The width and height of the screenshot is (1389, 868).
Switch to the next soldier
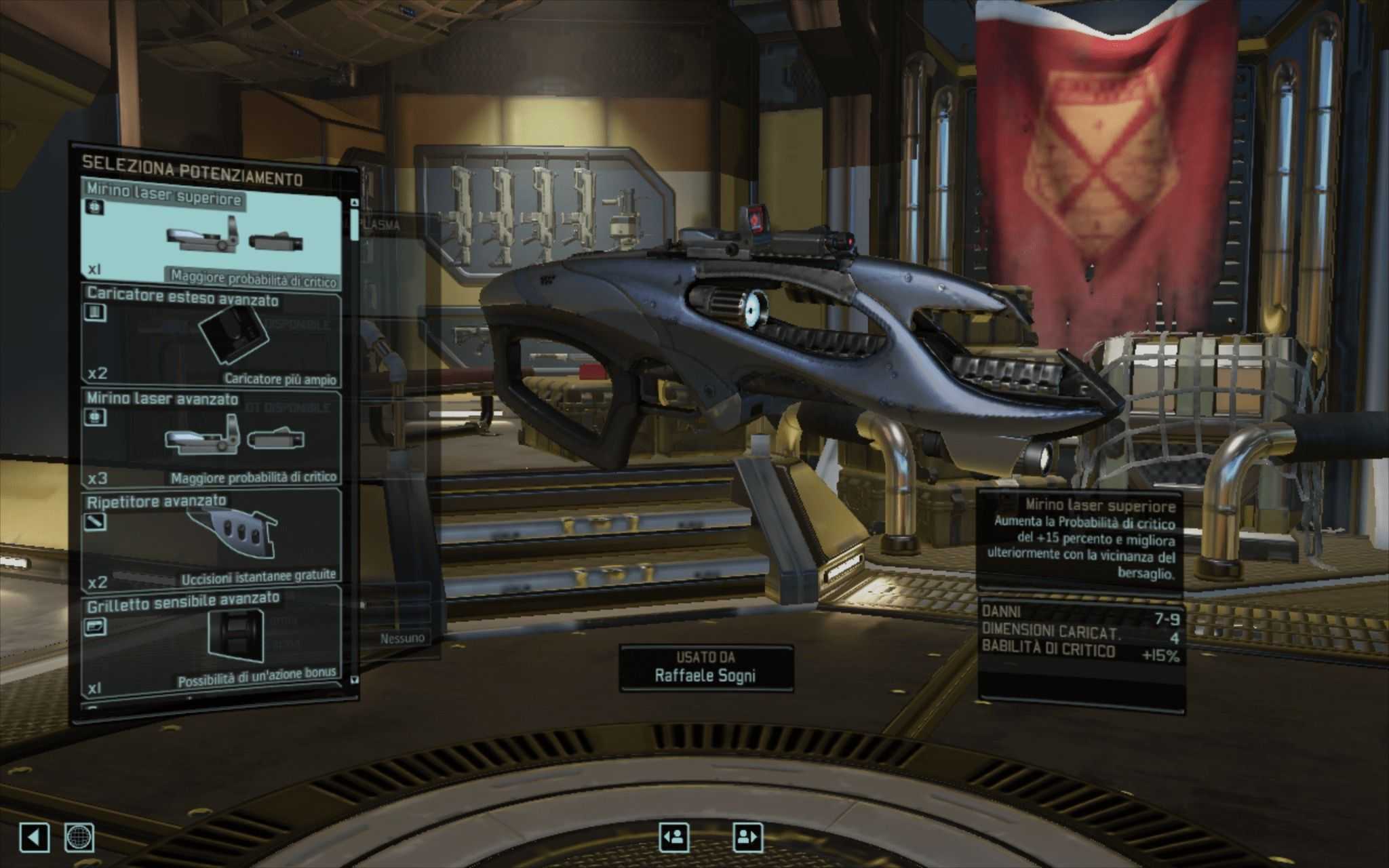[x=747, y=837]
